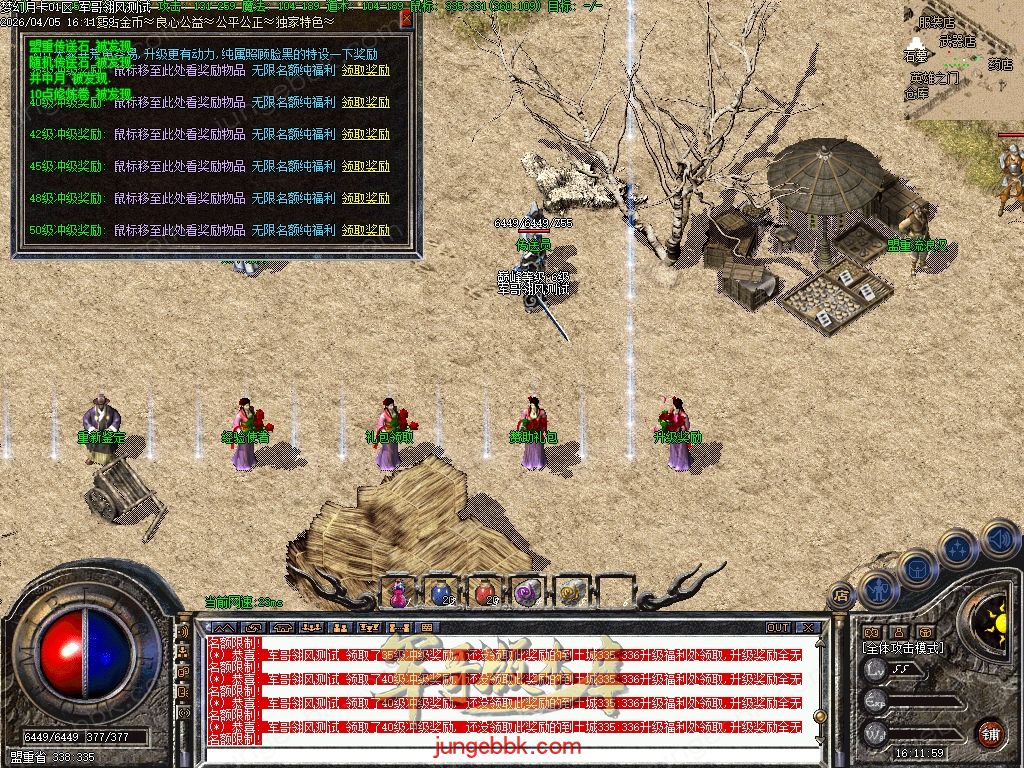
Task: Use the red potion belt slot
Action: point(485,593)
